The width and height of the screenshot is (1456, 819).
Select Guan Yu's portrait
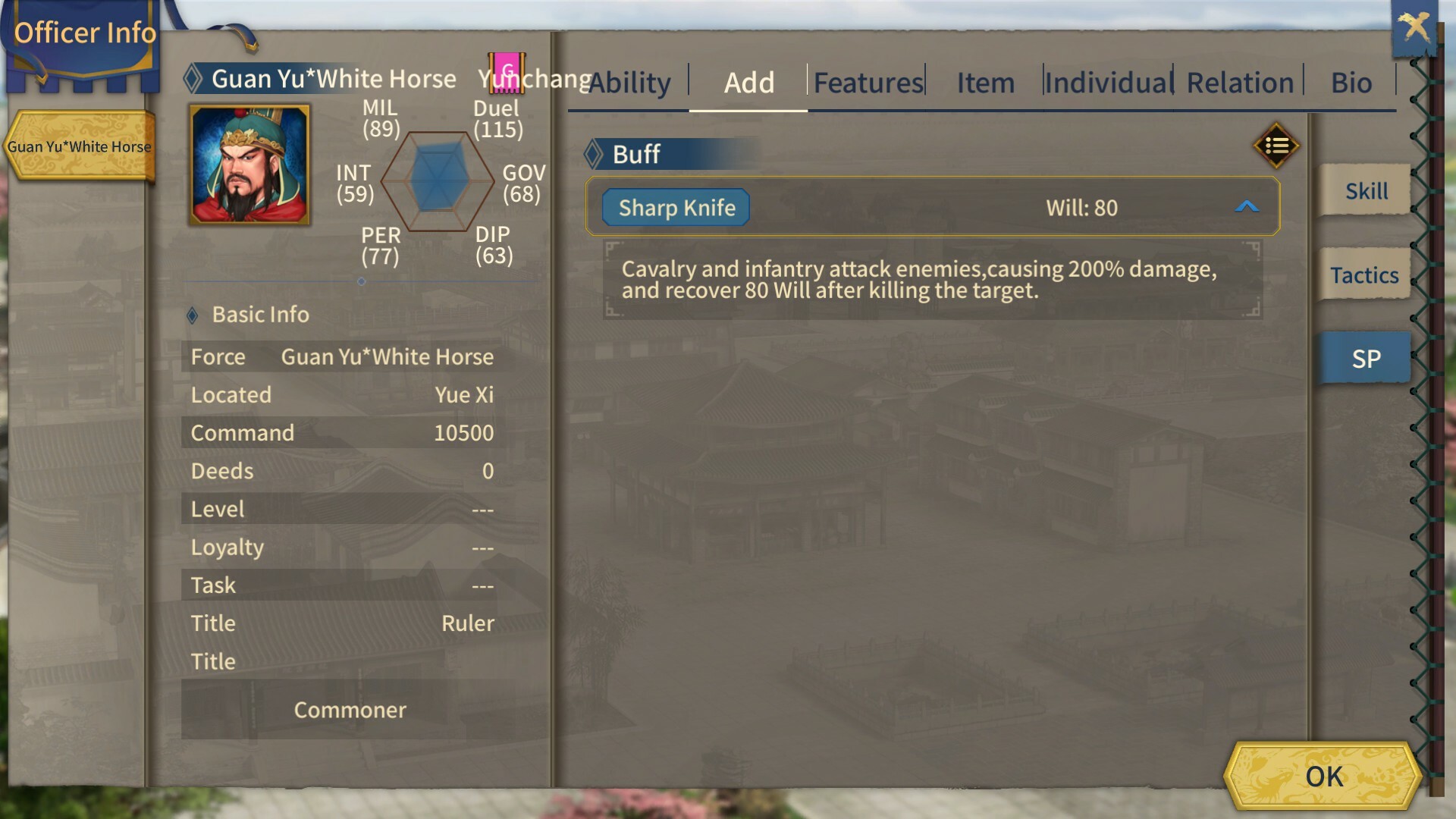pyautogui.click(x=246, y=162)
